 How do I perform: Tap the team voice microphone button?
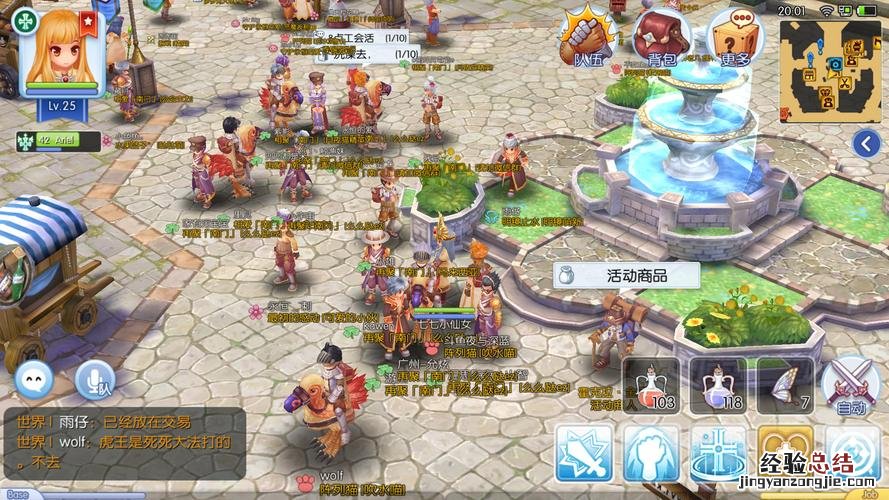pyautogui.click(x=95, y=380)
